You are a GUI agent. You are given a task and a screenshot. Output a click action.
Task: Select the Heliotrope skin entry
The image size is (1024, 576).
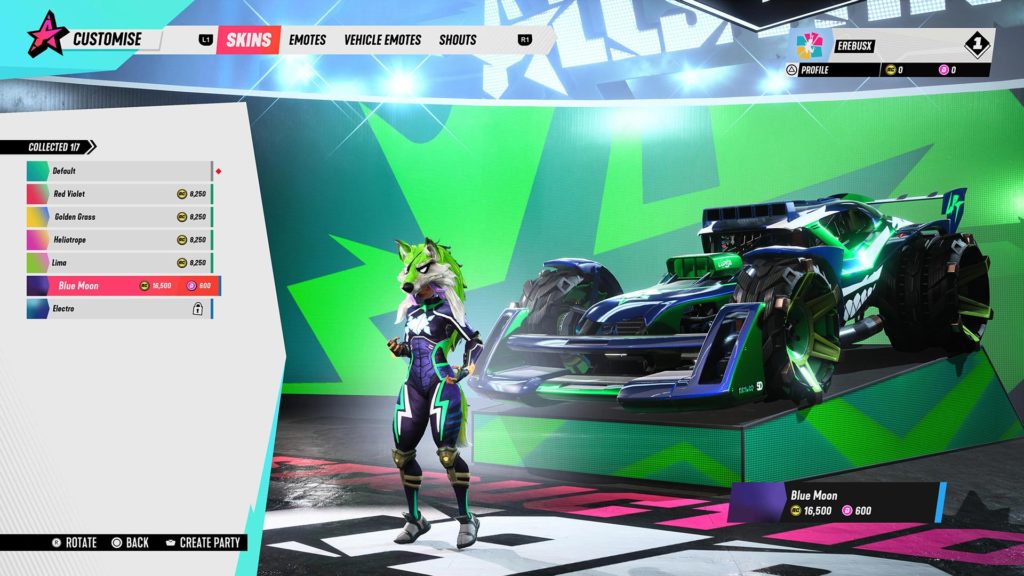pos(119,240)
